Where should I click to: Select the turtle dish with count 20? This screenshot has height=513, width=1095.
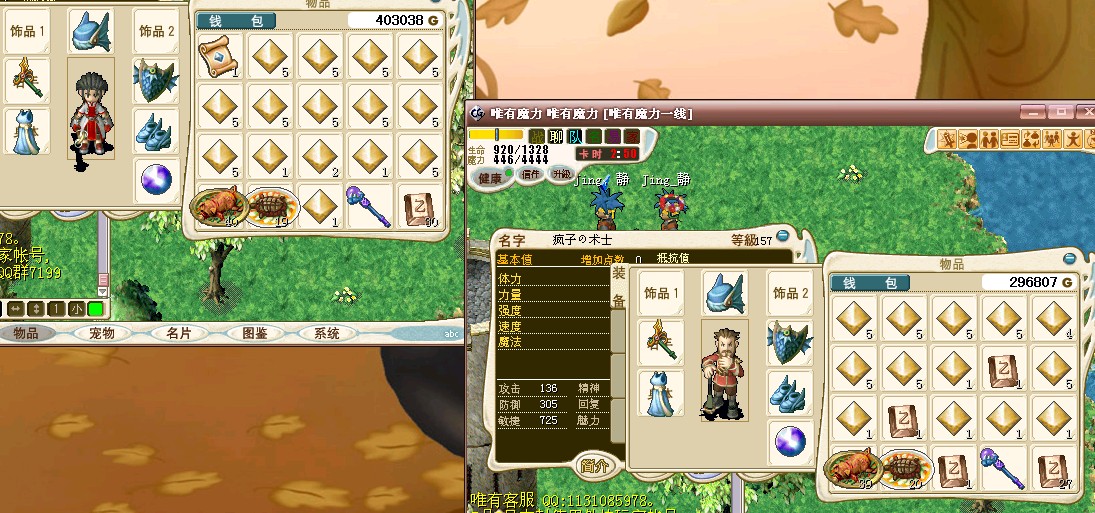point(905,468)
